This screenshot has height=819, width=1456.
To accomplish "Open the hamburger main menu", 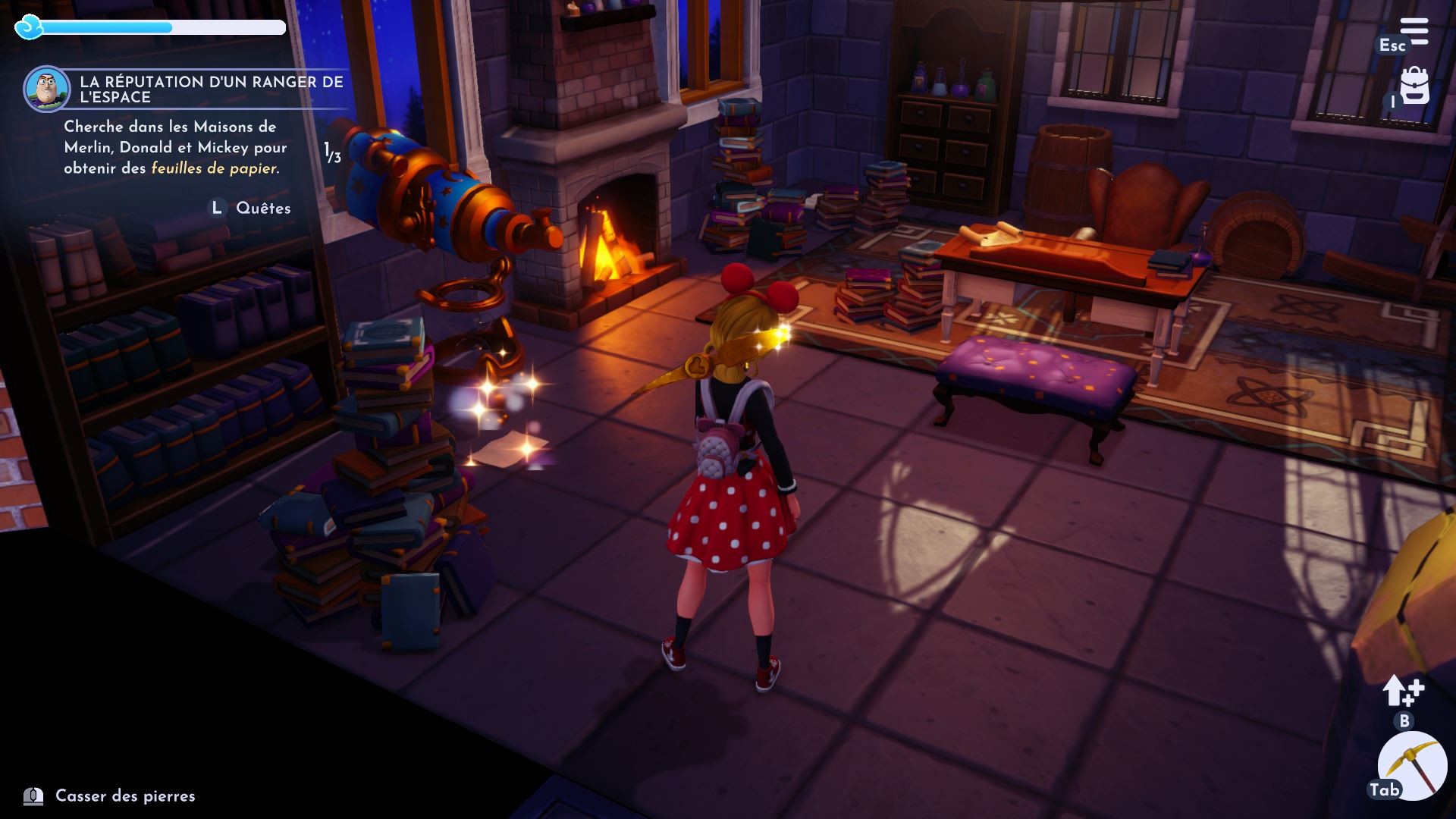I will [1414, 32].
